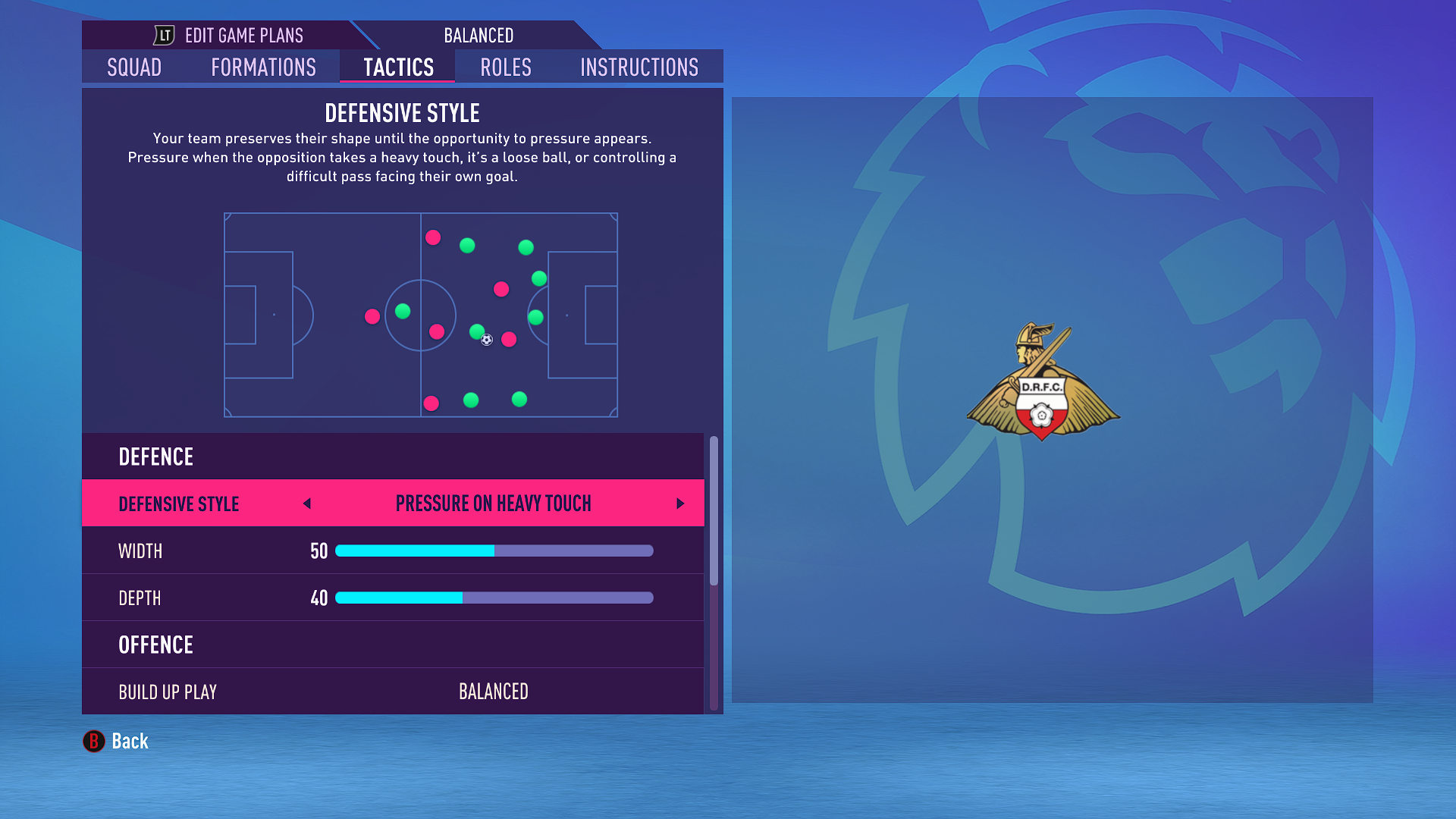The width and height of the screenshot is (1456, 819).
Task: Adjust the Depth slider bar
Action: [494, 598]
